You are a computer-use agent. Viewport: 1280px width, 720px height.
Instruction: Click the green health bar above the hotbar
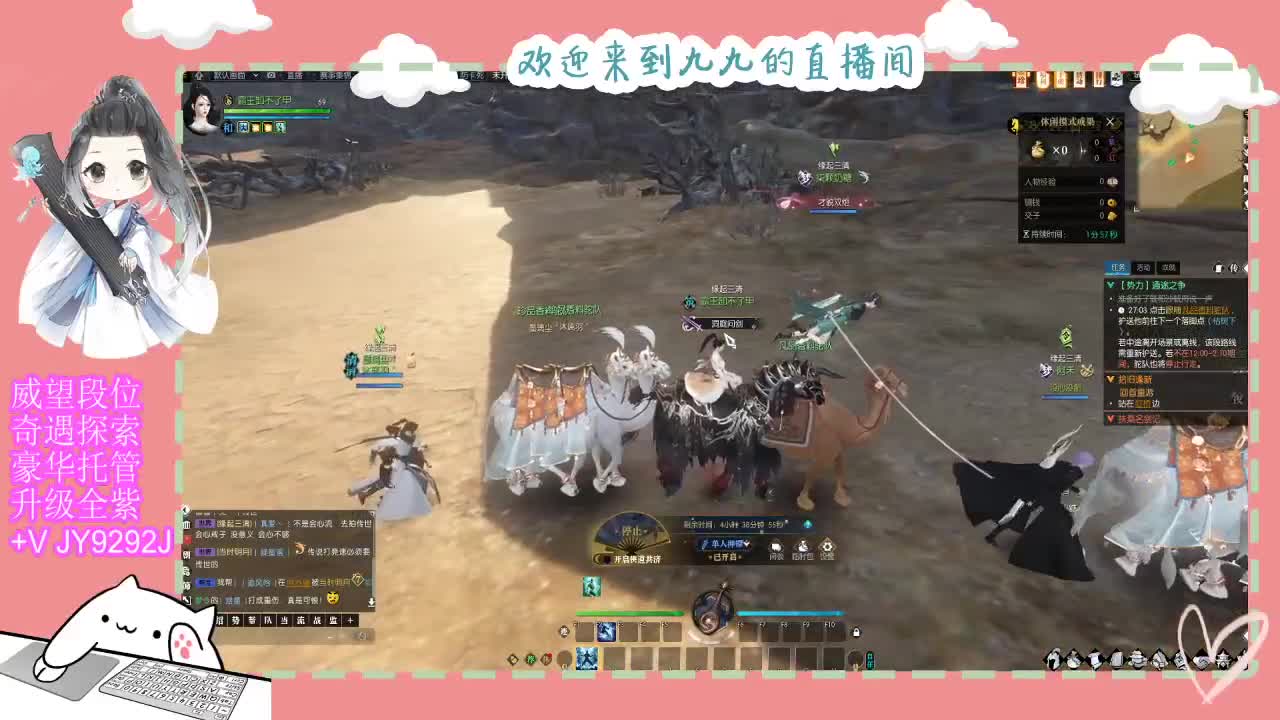(627, 613)
